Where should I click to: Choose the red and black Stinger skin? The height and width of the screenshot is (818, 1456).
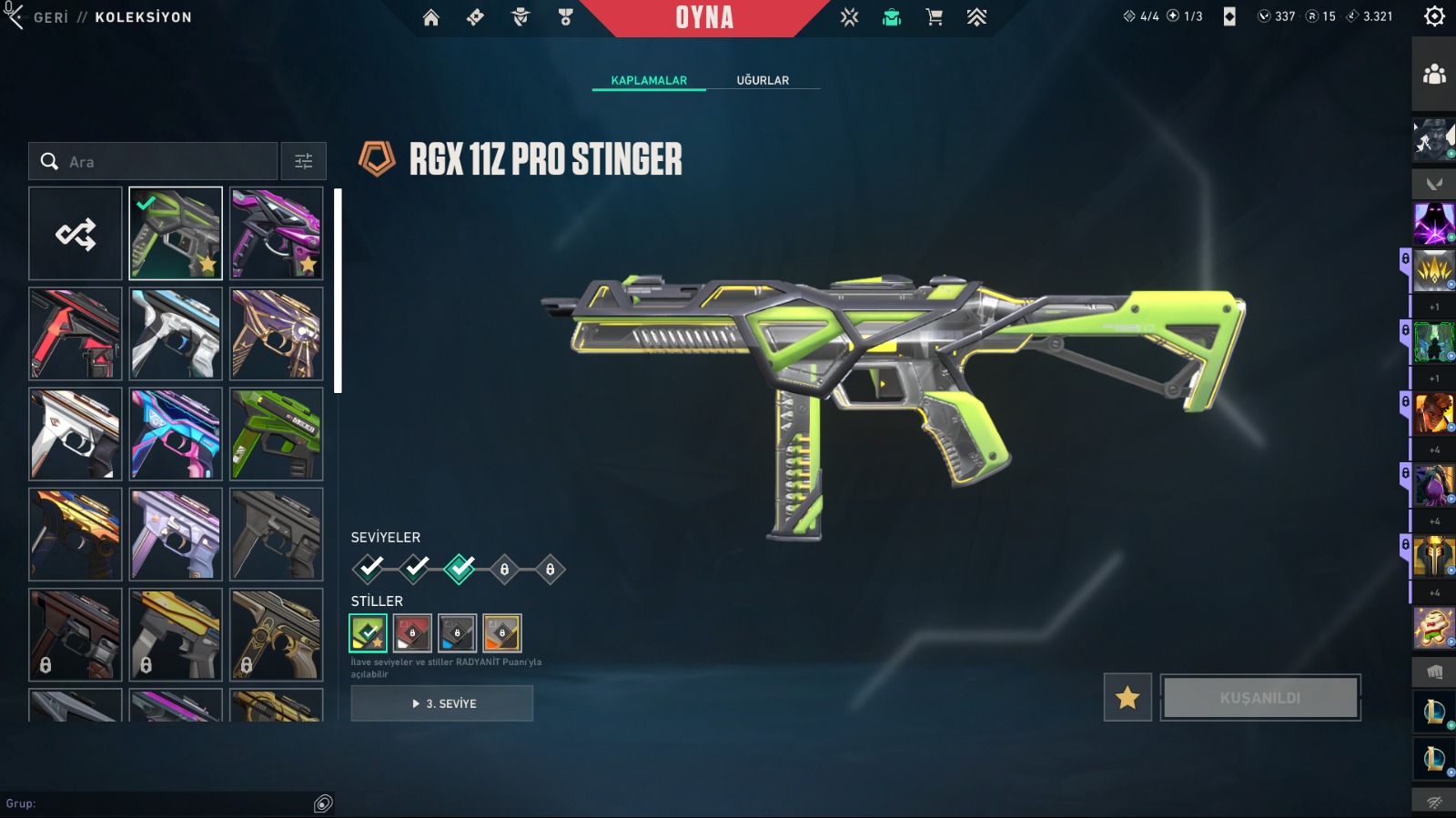click(76, 334)
